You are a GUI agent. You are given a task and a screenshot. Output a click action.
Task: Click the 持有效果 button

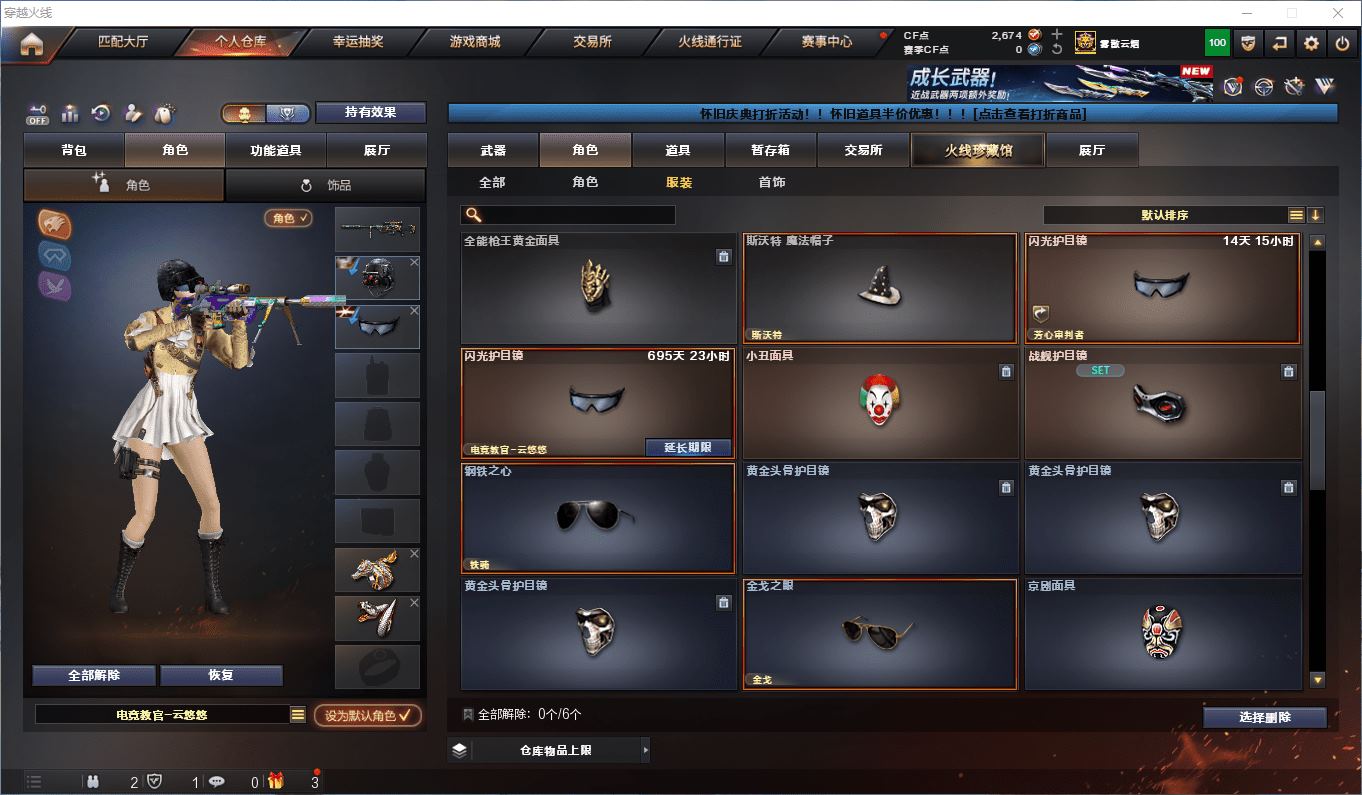coord(371,112)
